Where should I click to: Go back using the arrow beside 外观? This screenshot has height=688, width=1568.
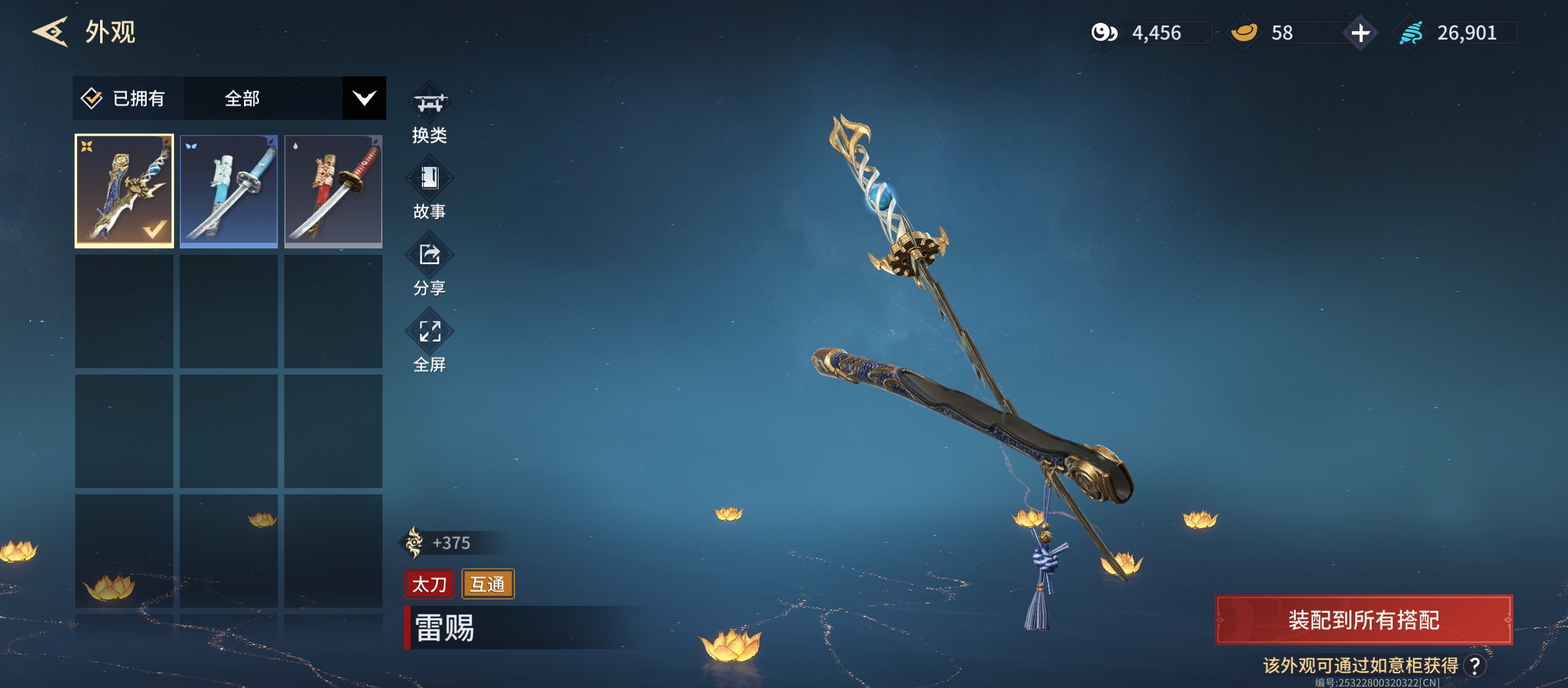(x=50, y=32)
